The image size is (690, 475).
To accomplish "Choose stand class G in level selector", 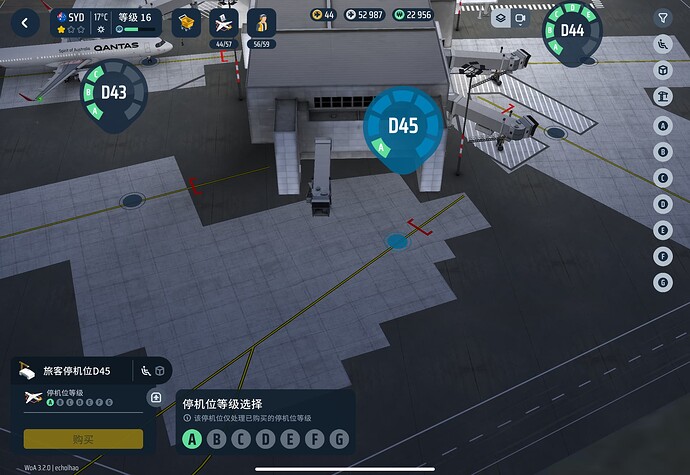I will (339, 439).
